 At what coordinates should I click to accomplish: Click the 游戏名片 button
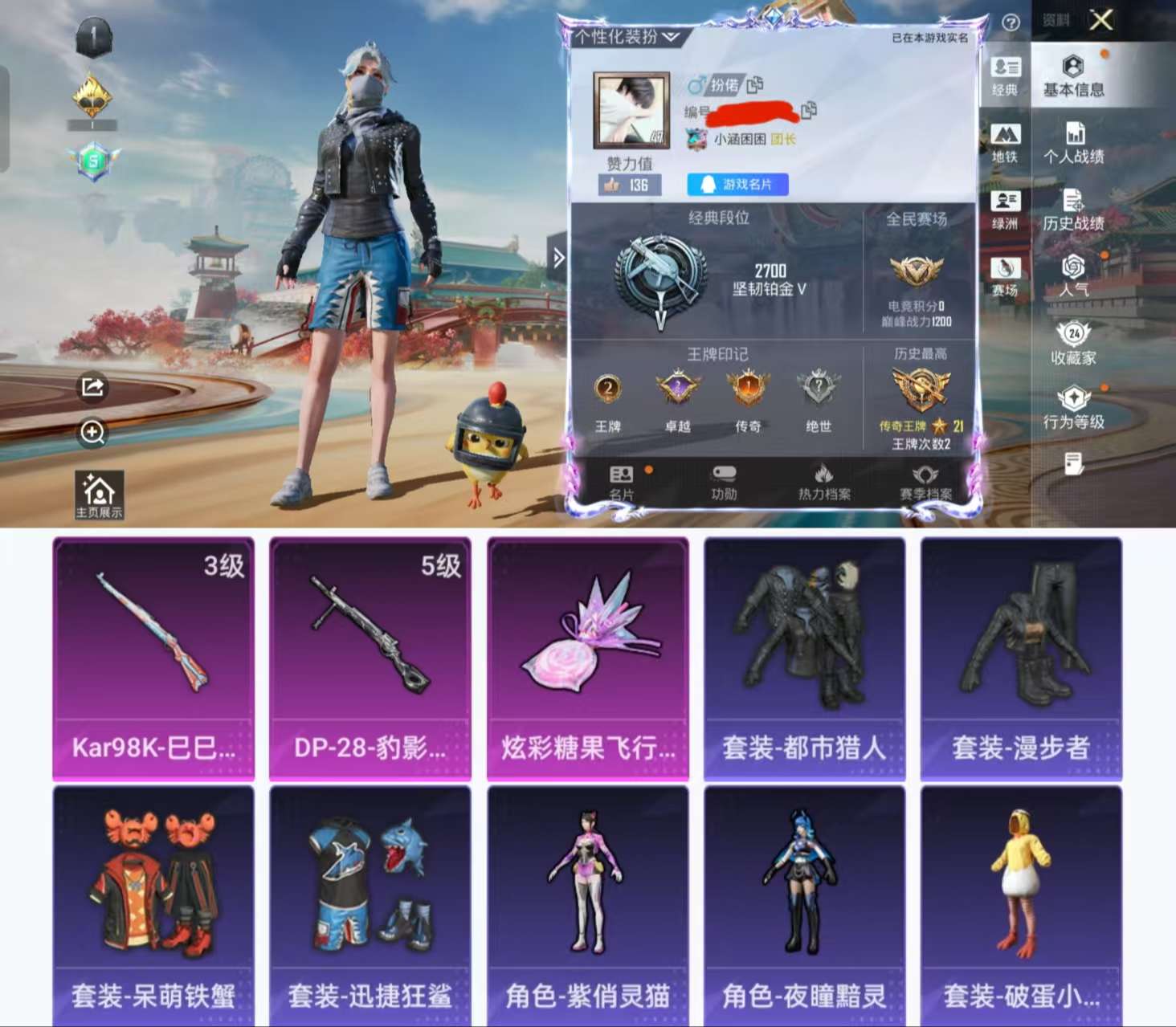(736, 185)
